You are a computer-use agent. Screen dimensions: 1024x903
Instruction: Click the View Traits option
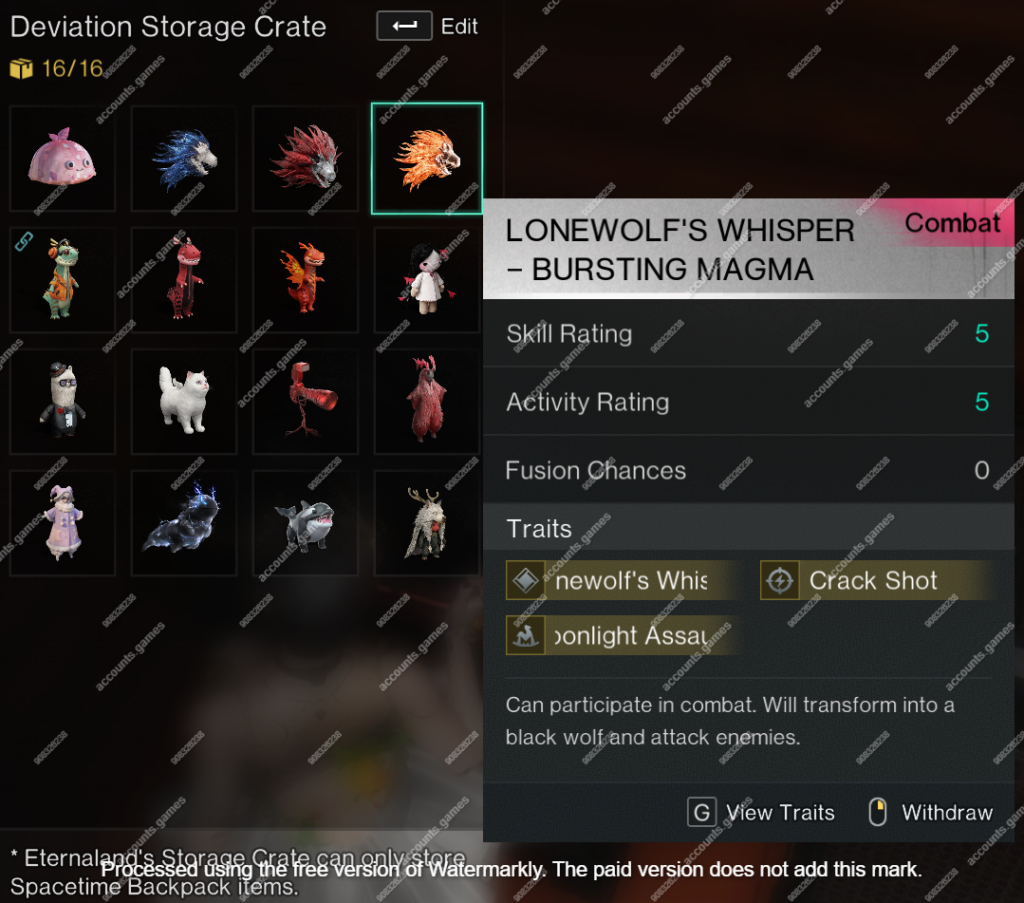coord(762,812)
